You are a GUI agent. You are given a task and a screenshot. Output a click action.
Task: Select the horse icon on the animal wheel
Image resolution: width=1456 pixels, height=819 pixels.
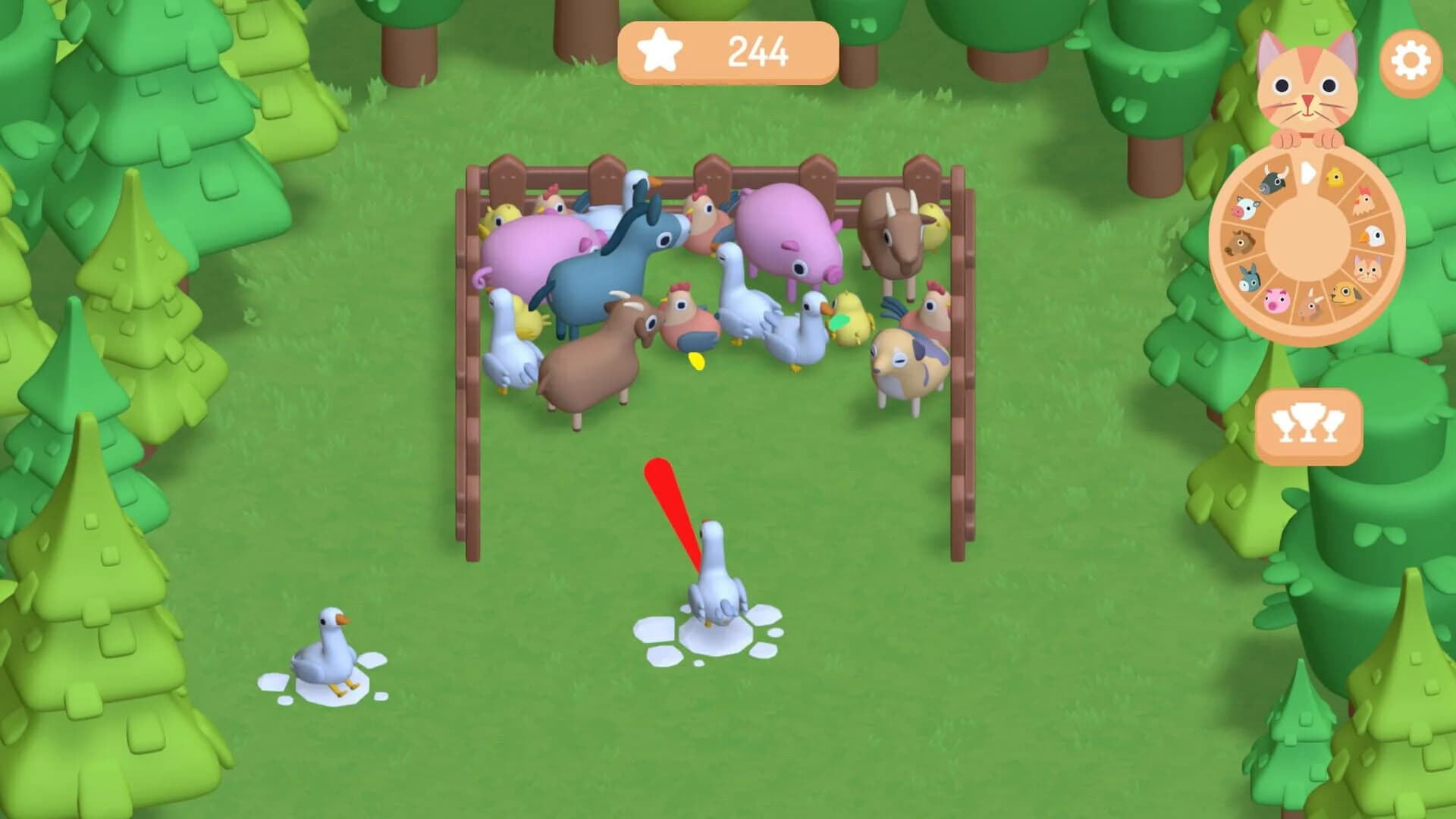pyautogui.click(x=1239, y=243)
